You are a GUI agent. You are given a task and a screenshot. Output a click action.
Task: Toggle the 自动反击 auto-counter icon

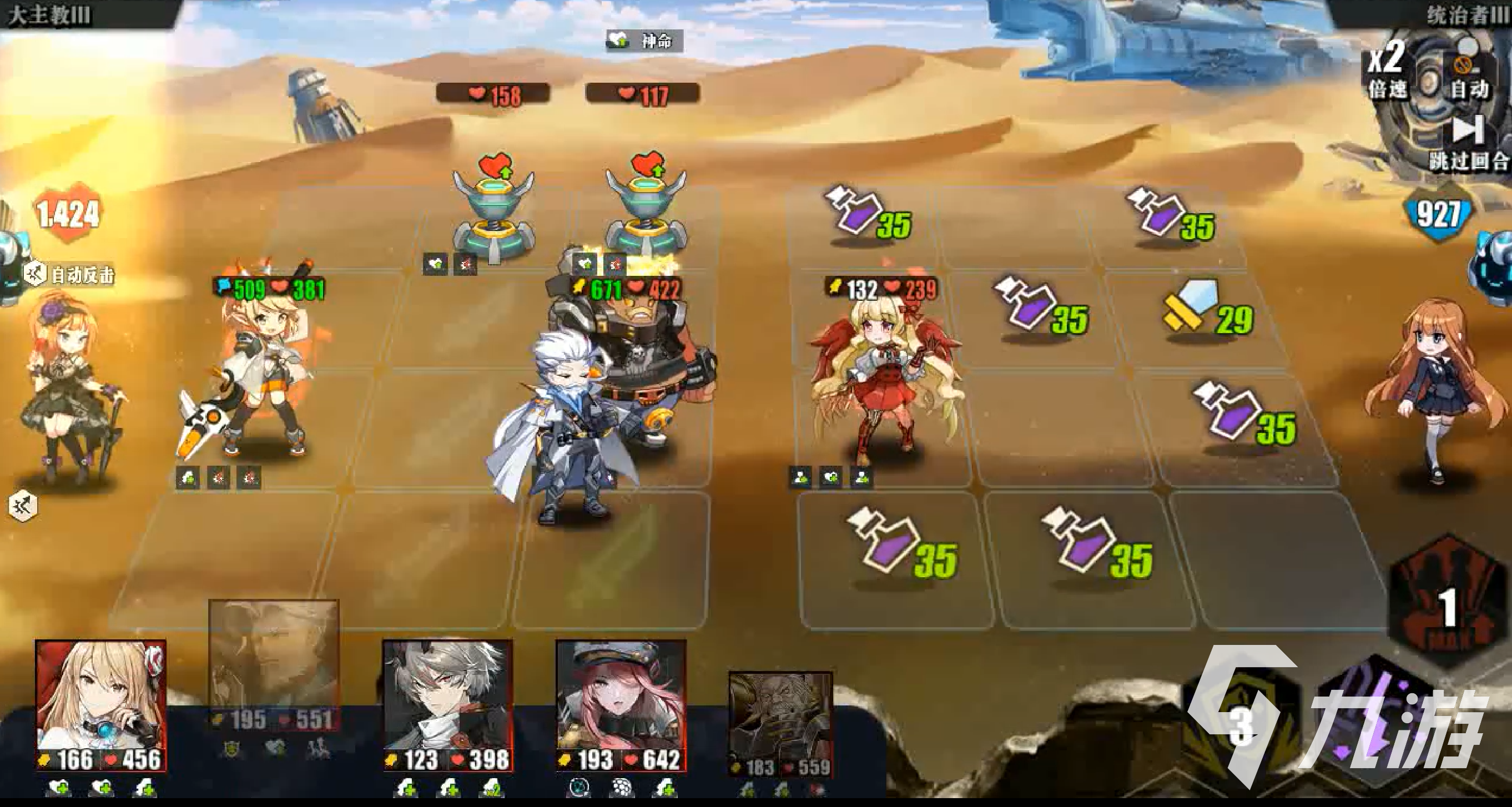point(35,274)
